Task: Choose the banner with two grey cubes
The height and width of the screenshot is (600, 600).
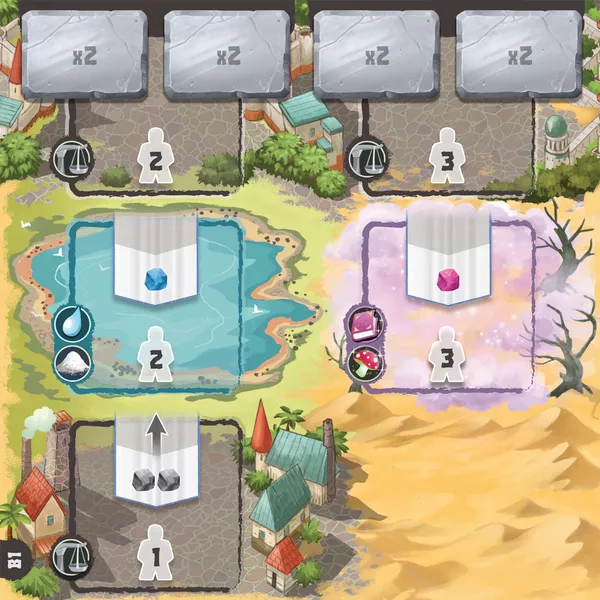Action: pos(154,461)
